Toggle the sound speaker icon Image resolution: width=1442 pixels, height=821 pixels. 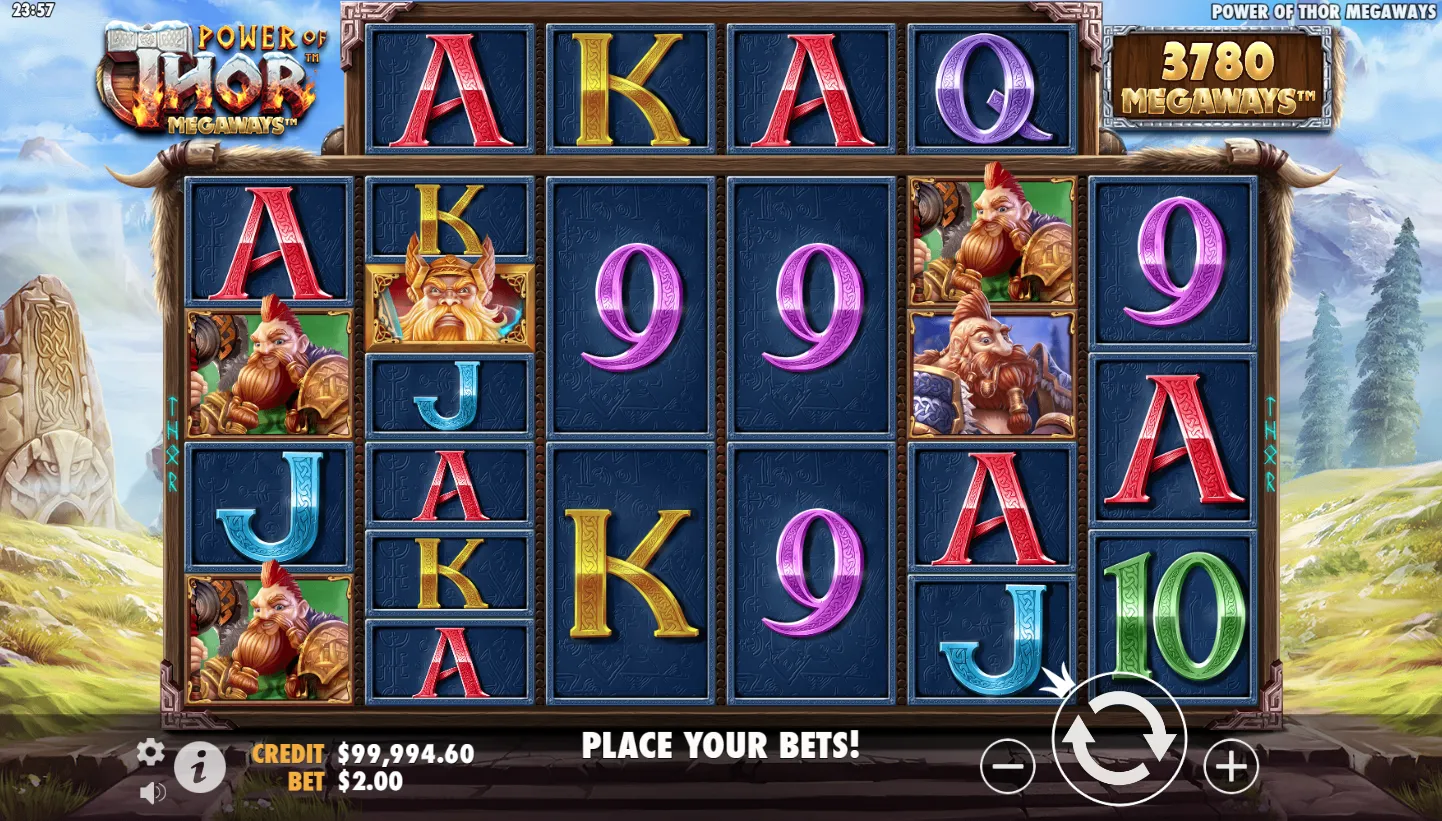pyautogui.click(x=152, y=793)
